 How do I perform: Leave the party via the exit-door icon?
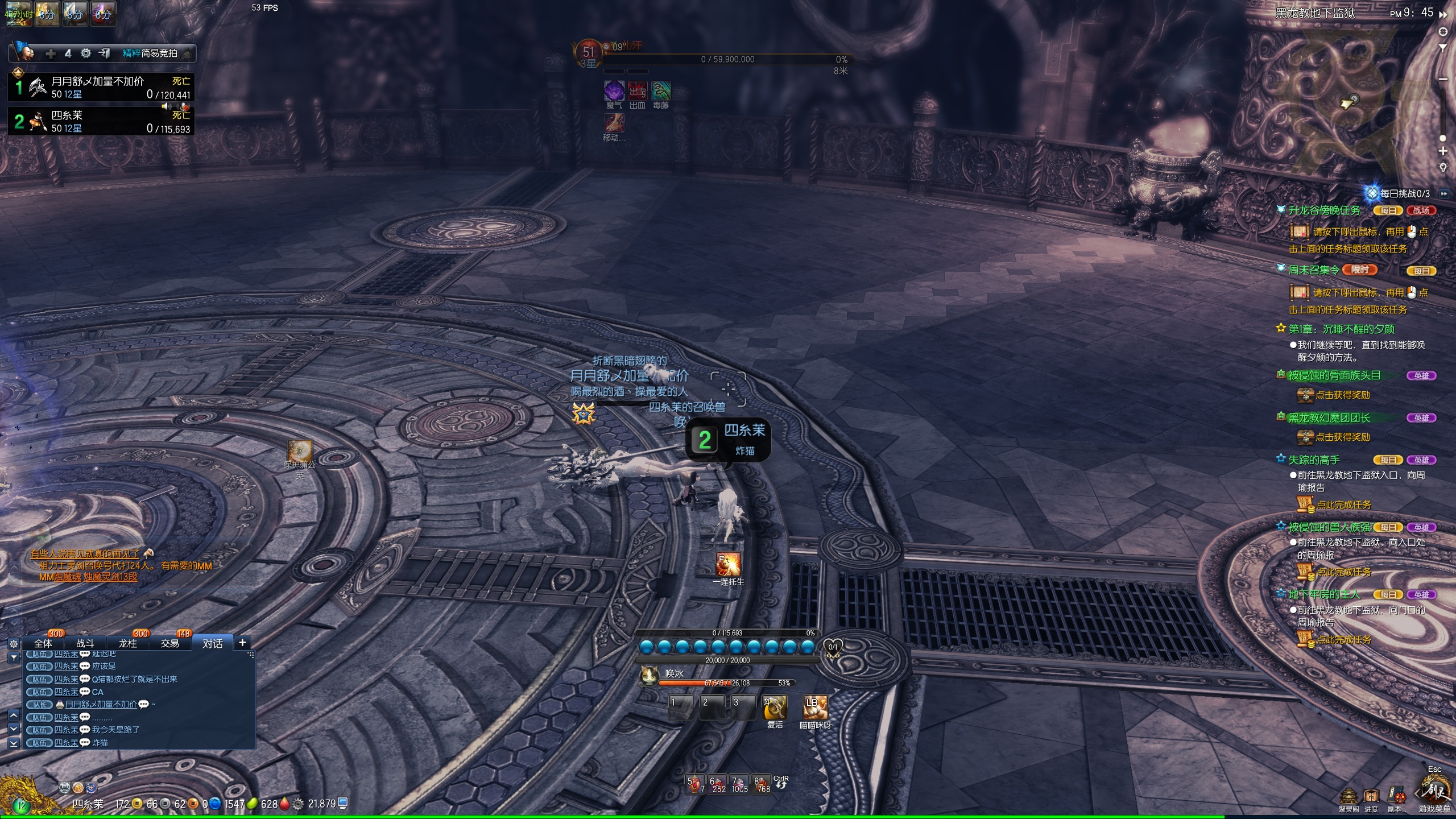click(x=104, y=53)
